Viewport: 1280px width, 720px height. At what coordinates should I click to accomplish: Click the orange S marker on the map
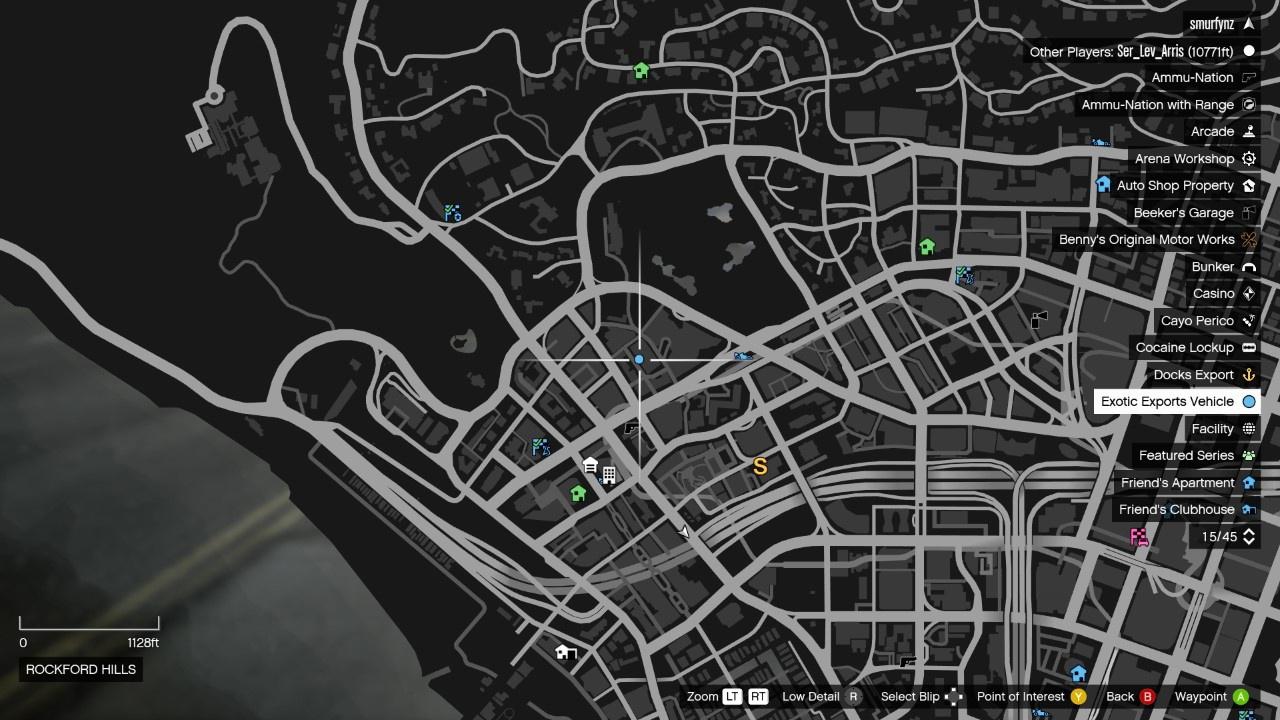760,467
